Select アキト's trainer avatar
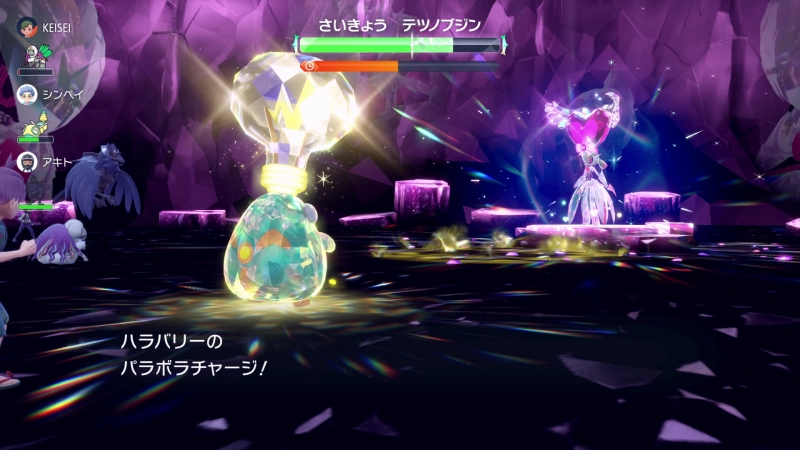This screenshot has width=800, height=450. [28, 160]
